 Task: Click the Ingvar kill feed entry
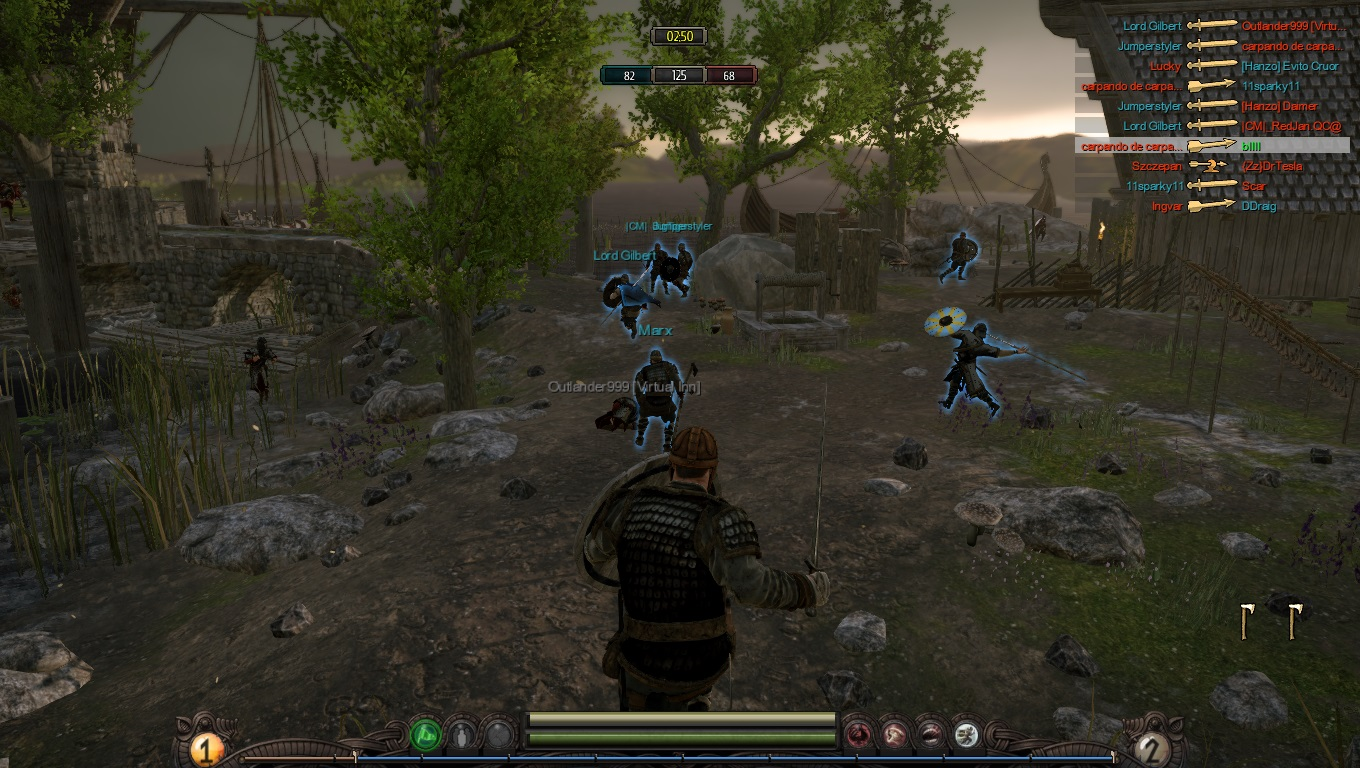coord(1212,206)
